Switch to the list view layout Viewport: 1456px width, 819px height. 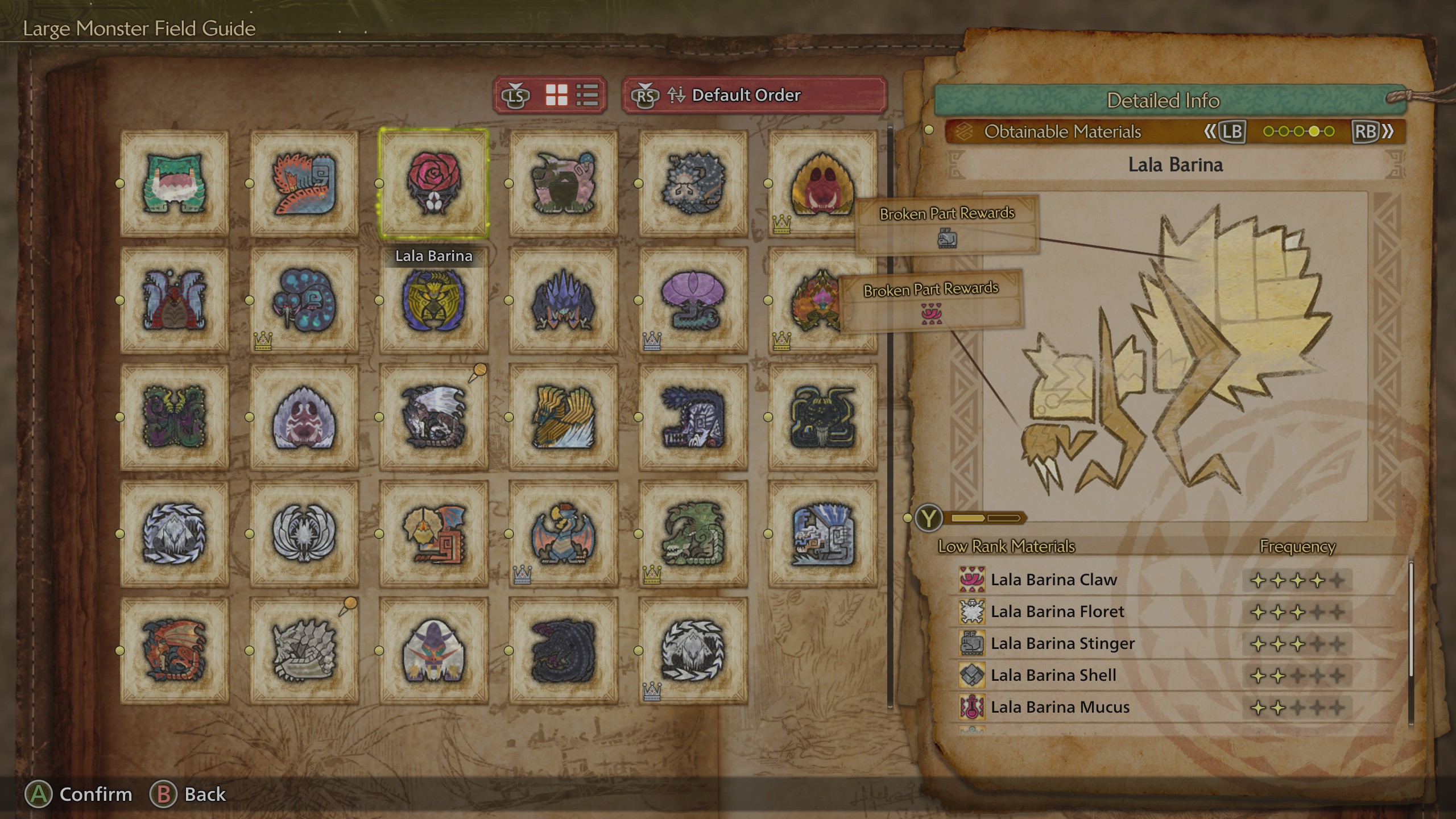point(588,95)
